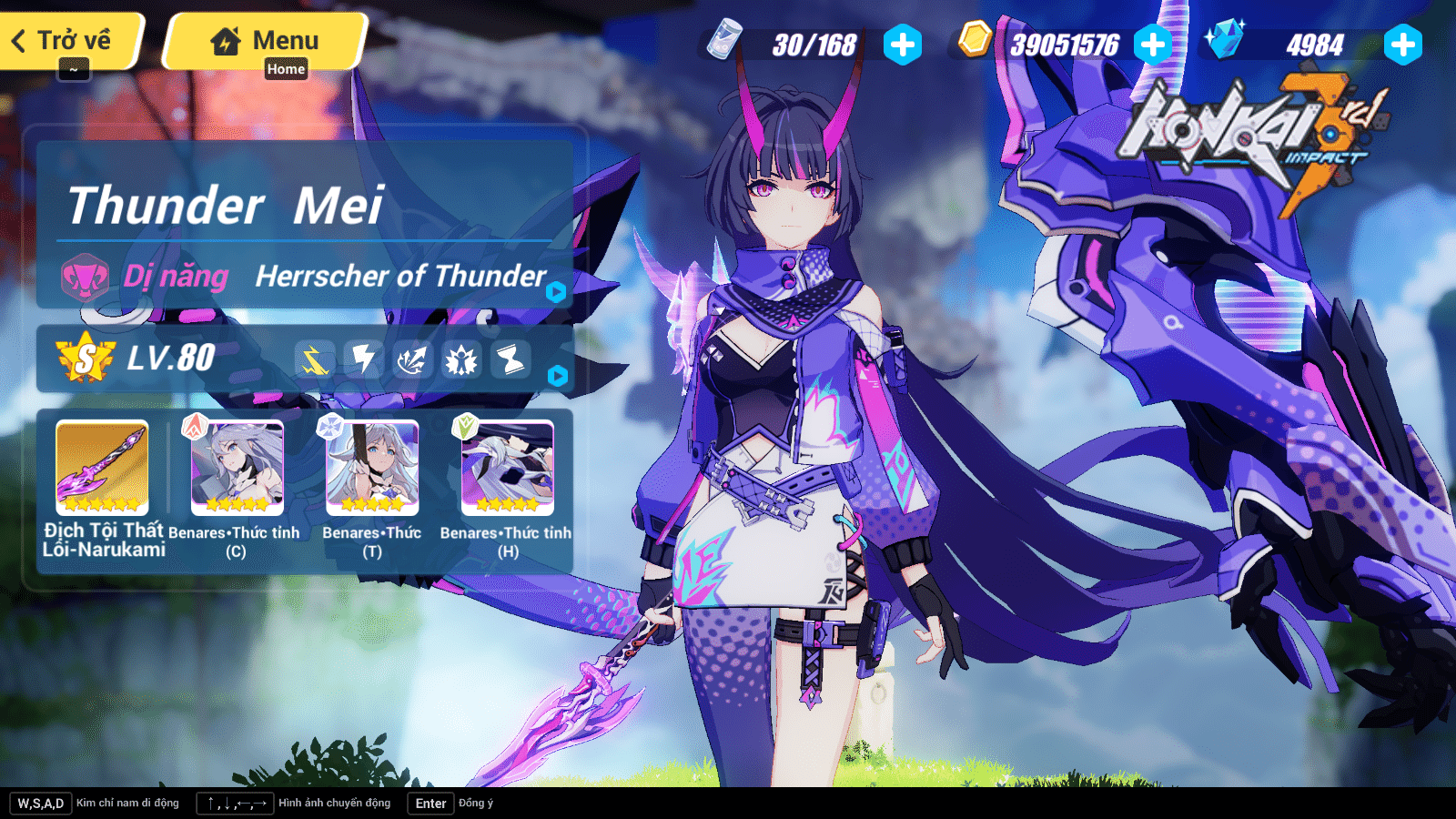Click the character strength attribute icon

460,360
